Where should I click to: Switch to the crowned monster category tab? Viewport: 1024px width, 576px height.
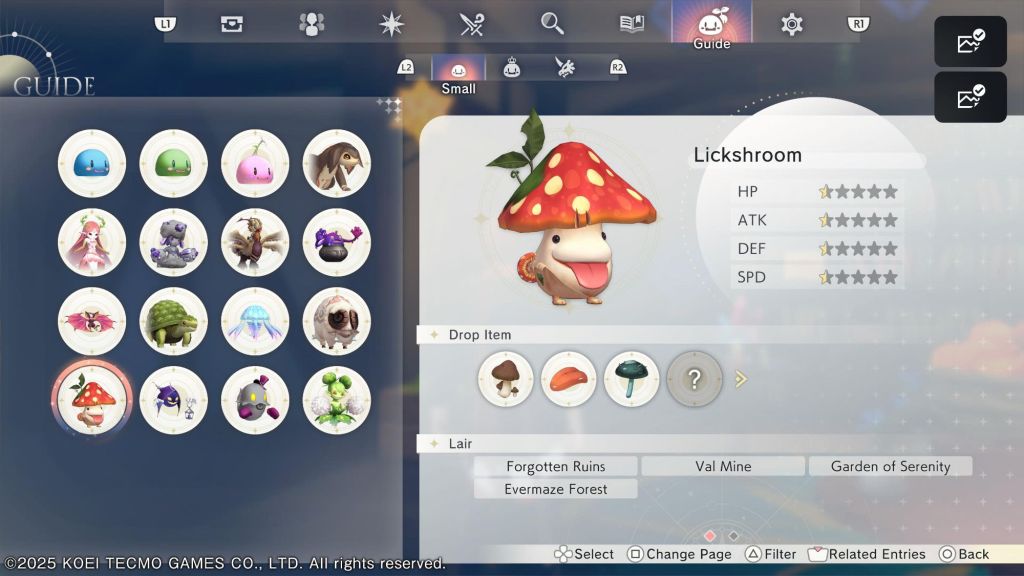512,67
